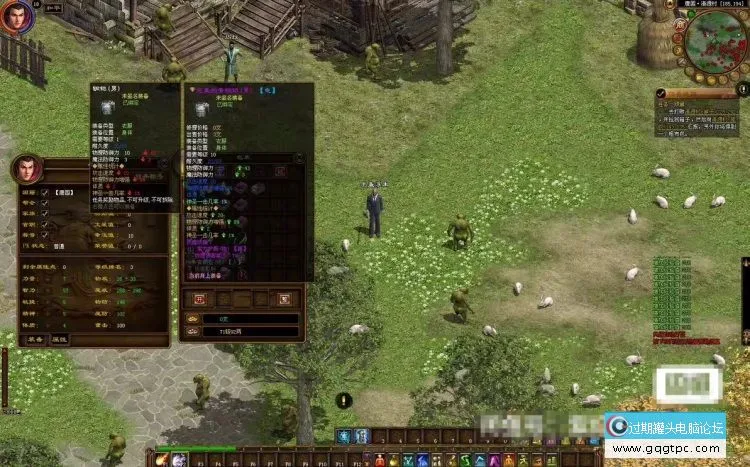Image resolution: width=750 pixels, height=467 pixels.
Task: Click the player portrait in the top-left corner
Action: [x=16, y=19]
